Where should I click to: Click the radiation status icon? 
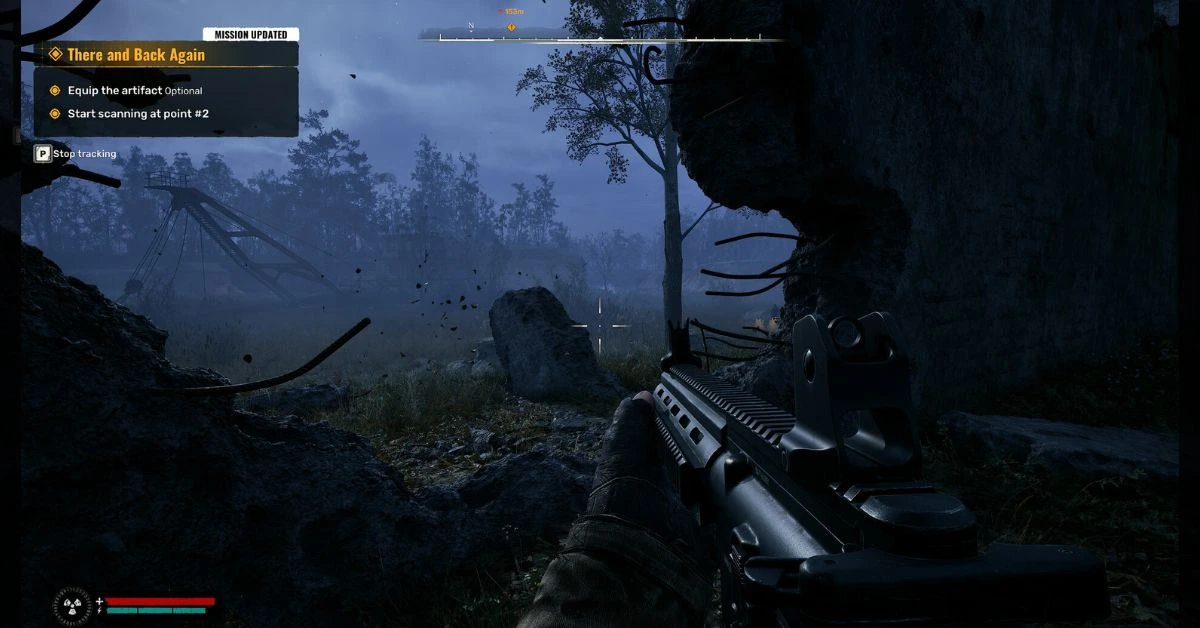[x=72, y=604]
